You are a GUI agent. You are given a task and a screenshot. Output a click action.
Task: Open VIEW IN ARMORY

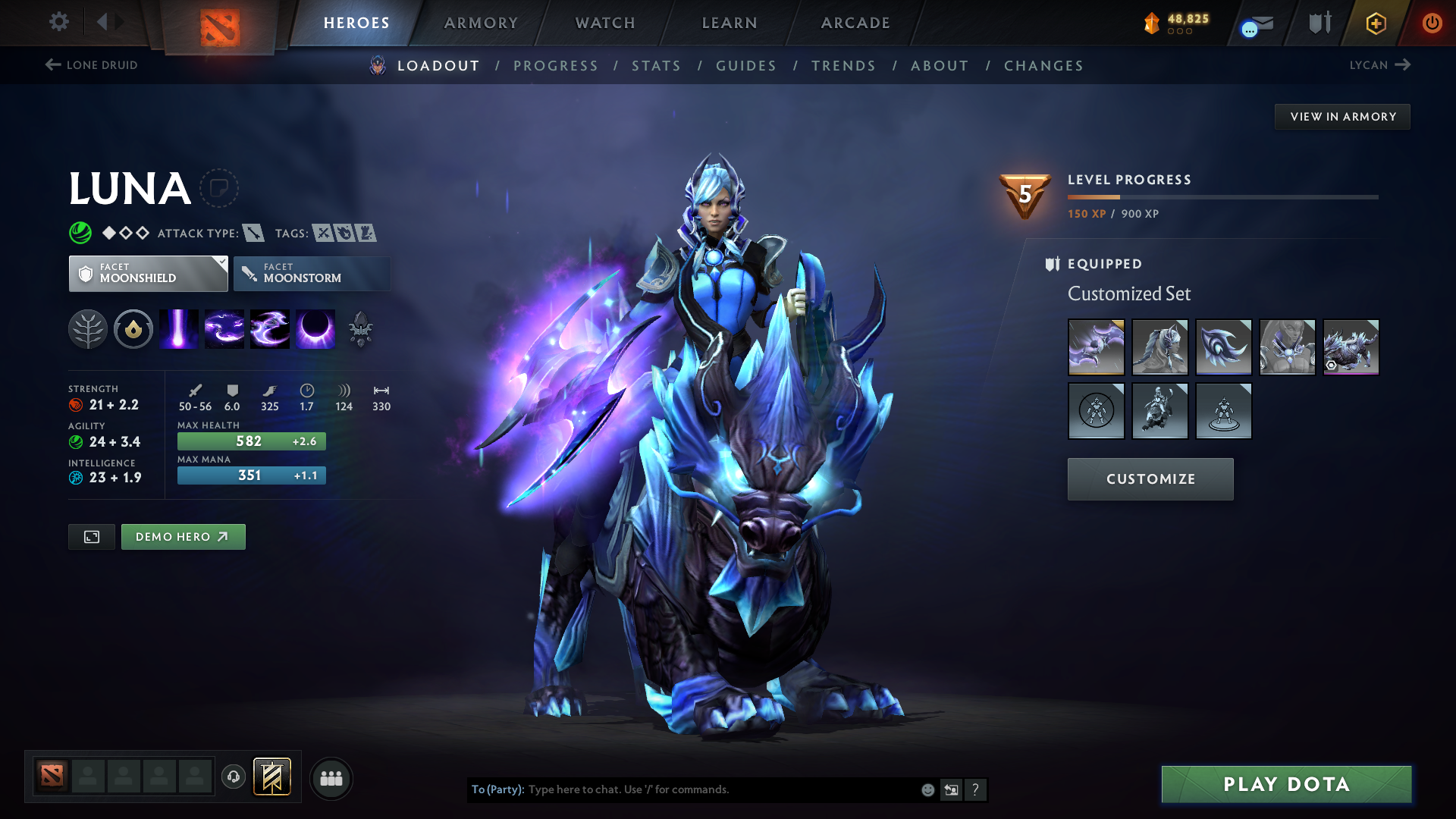pos(1342,116)
